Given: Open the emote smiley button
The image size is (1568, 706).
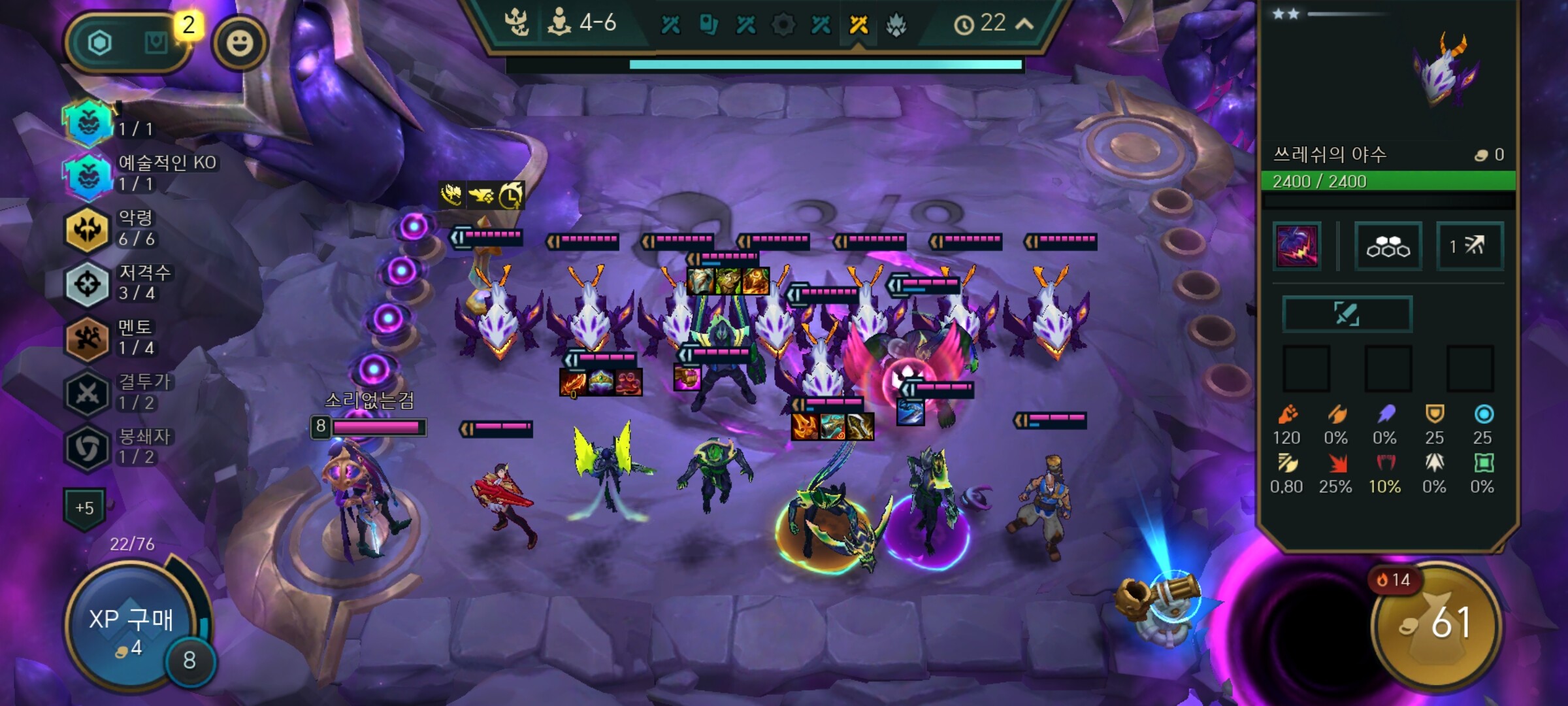Looking at the screenshot, I should pyautogui.click(x=240, y=44).
